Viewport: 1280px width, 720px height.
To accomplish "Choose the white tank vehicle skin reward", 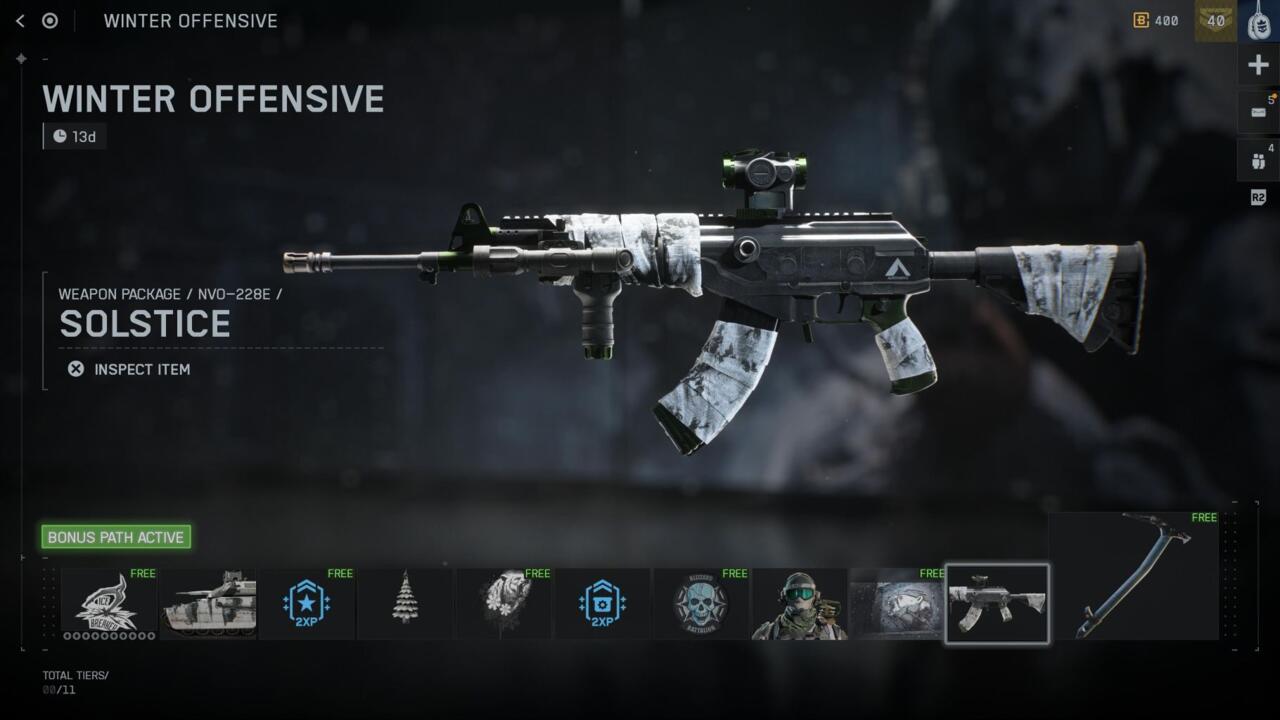I will click(208, 604).
